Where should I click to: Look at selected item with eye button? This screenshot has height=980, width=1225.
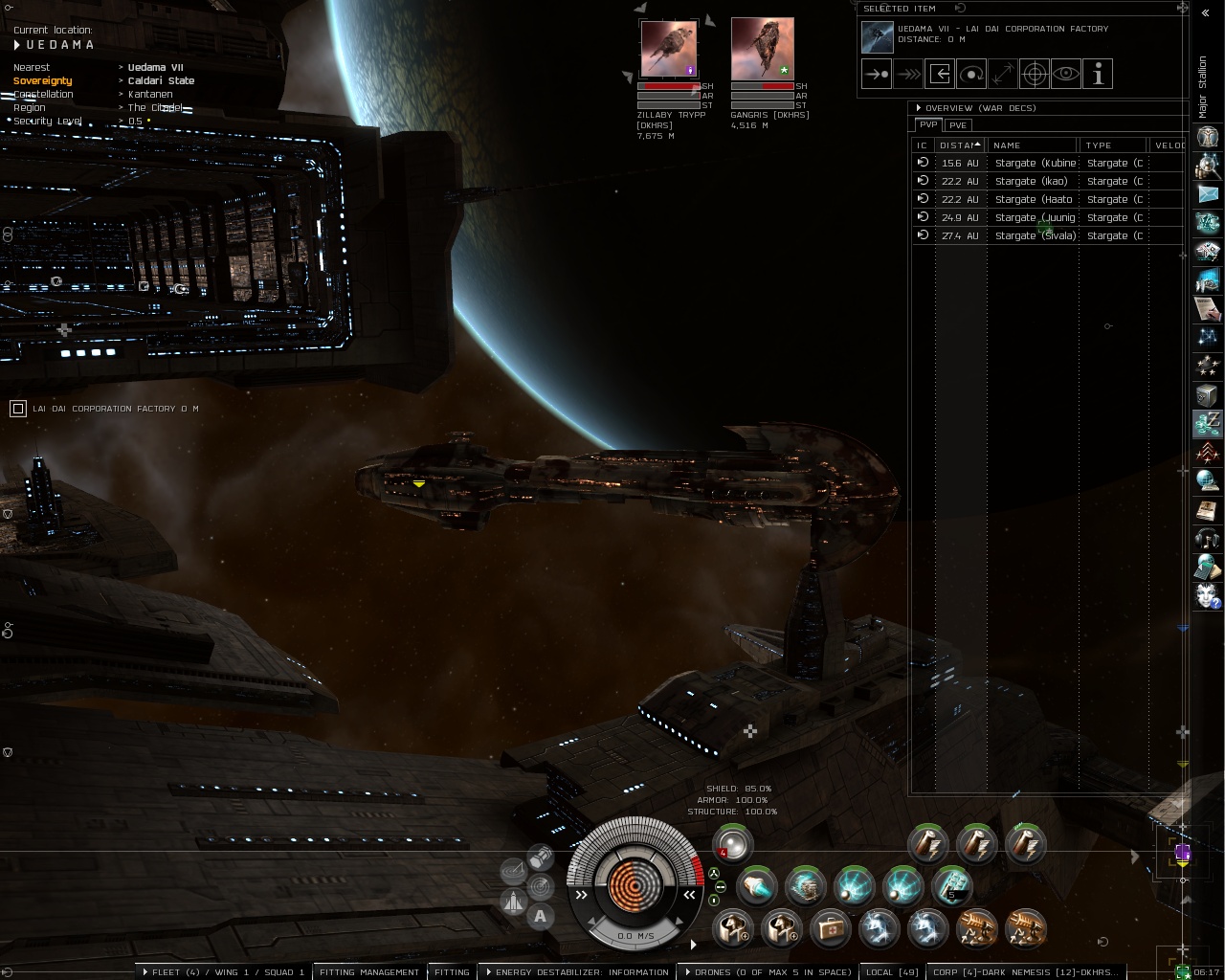[1066, 74]
